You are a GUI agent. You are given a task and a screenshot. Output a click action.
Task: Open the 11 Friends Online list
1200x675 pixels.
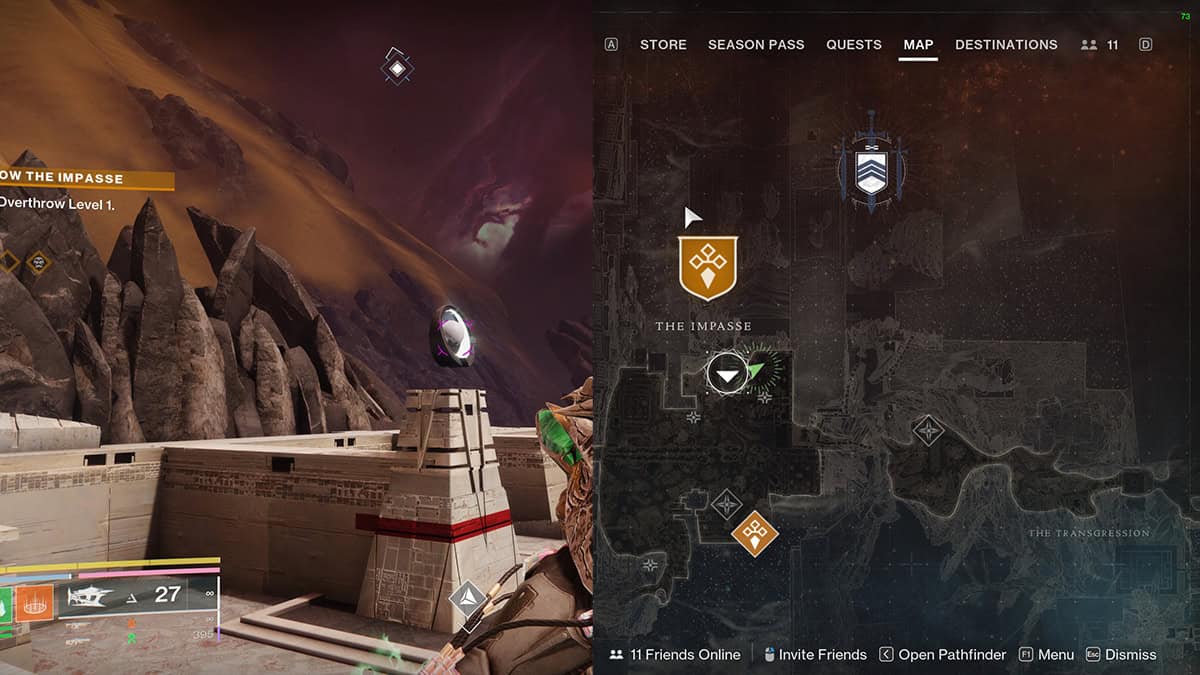[675, 655]
